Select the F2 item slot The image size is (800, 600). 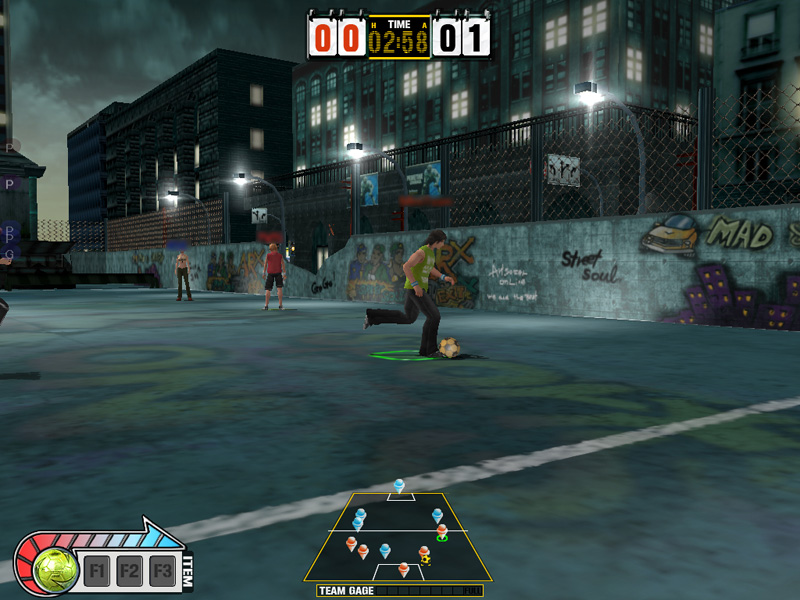[x=129, y=572]
